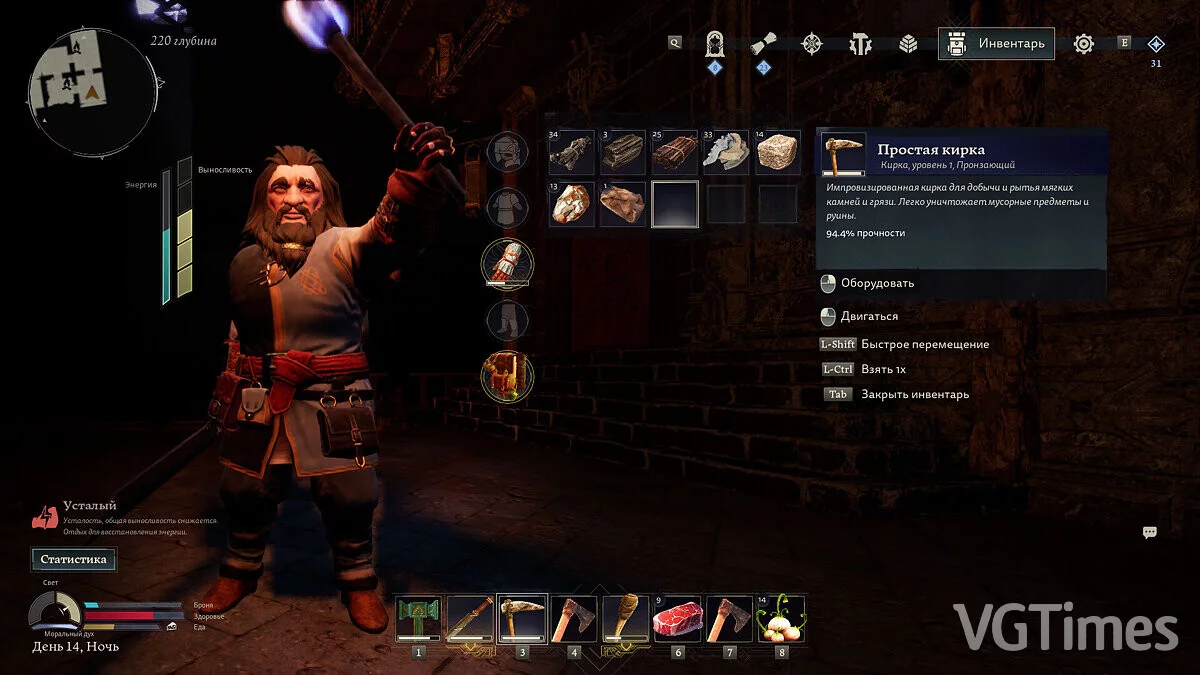Image resolution: width=1200 pixels, height=675 pixels.
Task: Select the green war hammer hotbar slot
Action: [418, 619]
